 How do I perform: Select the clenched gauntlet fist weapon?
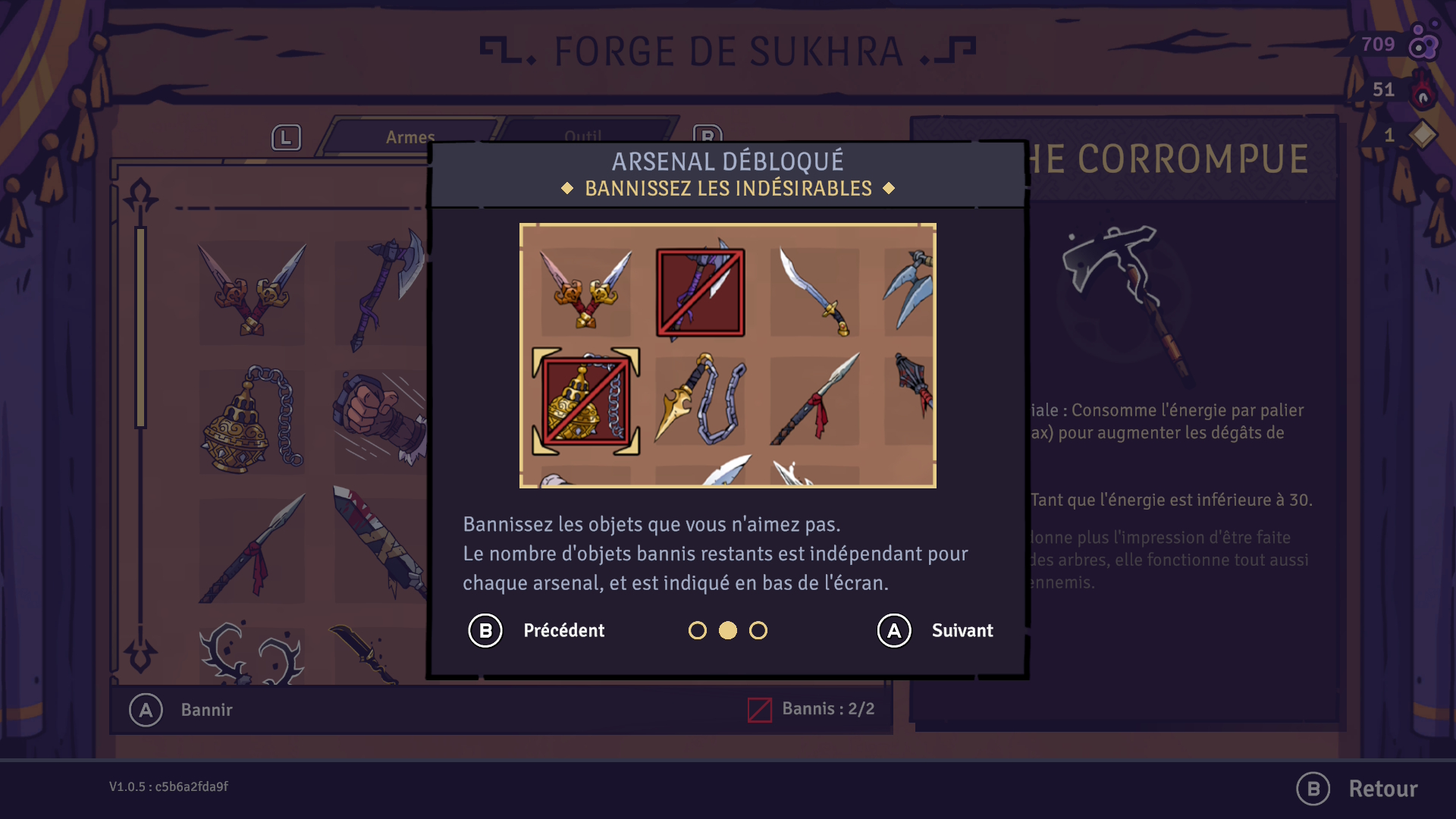(x=379, y=419)
